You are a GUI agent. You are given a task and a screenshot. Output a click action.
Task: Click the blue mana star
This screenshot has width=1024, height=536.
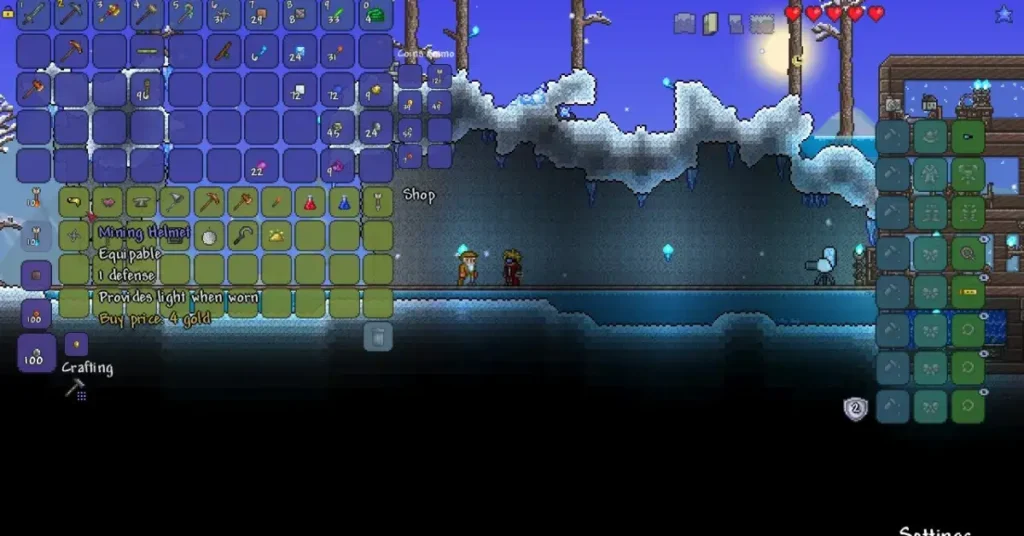(1003, 14)
